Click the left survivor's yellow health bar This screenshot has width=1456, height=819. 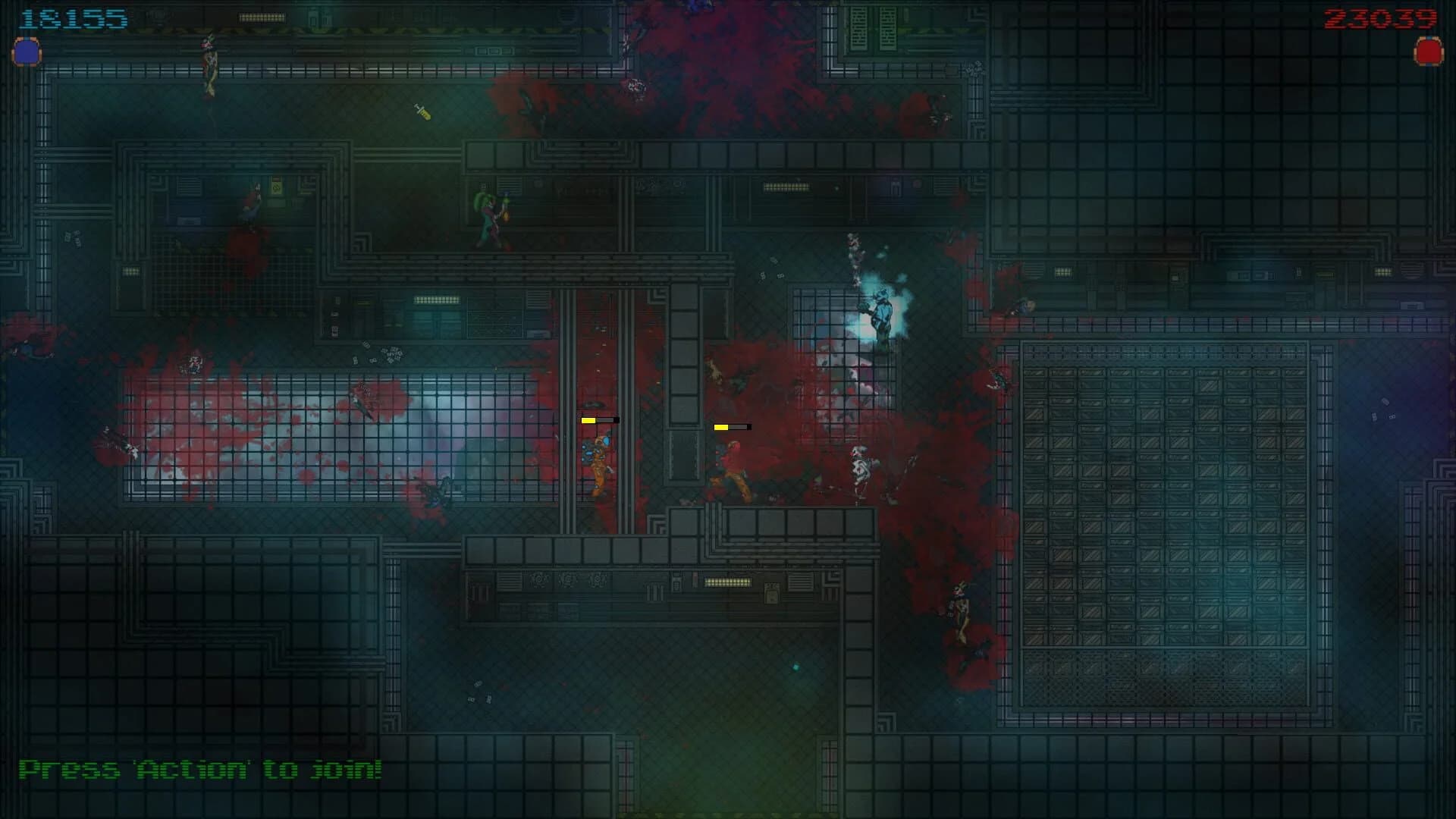(599, 419)
